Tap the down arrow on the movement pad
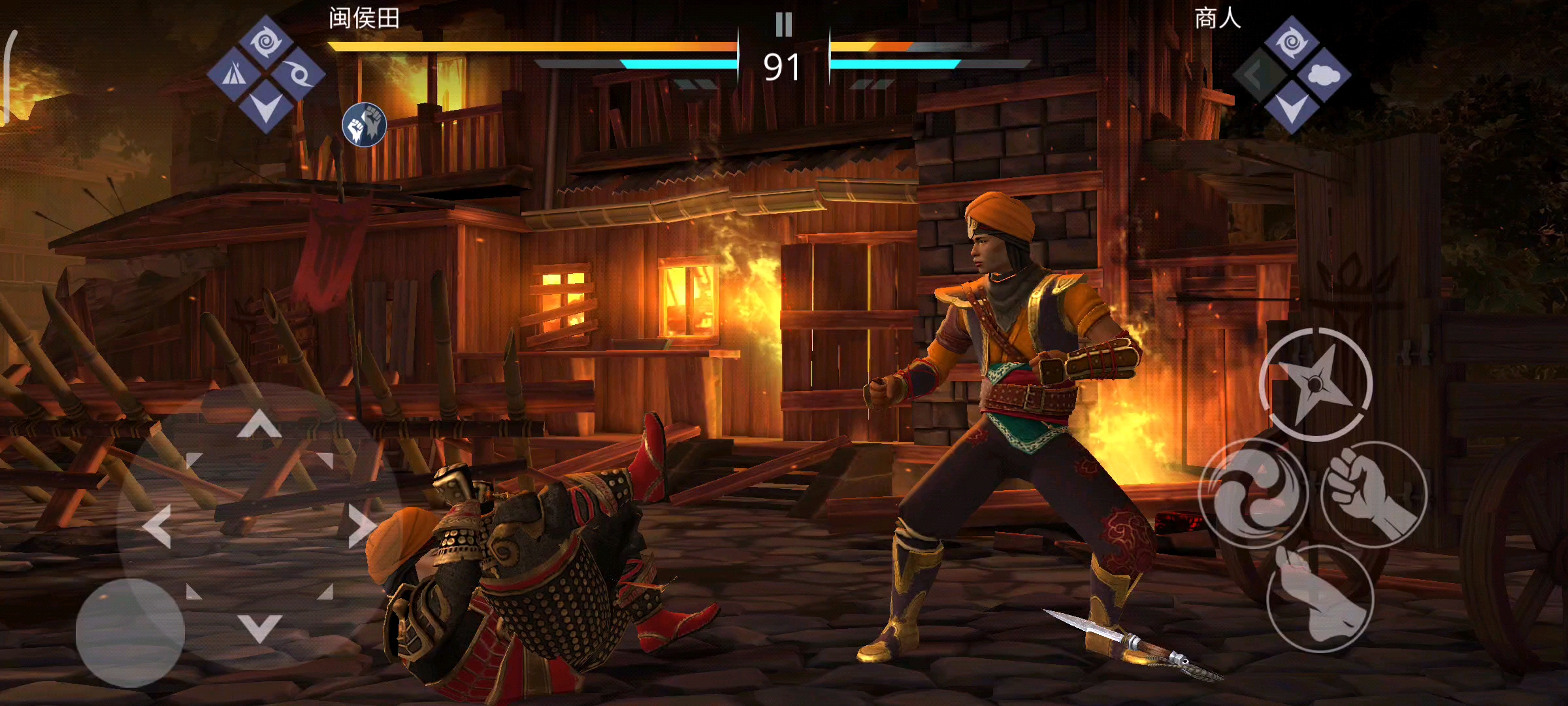Viewport: 1568px width, 706px height. pyautogui.click(x=259, y=628)
